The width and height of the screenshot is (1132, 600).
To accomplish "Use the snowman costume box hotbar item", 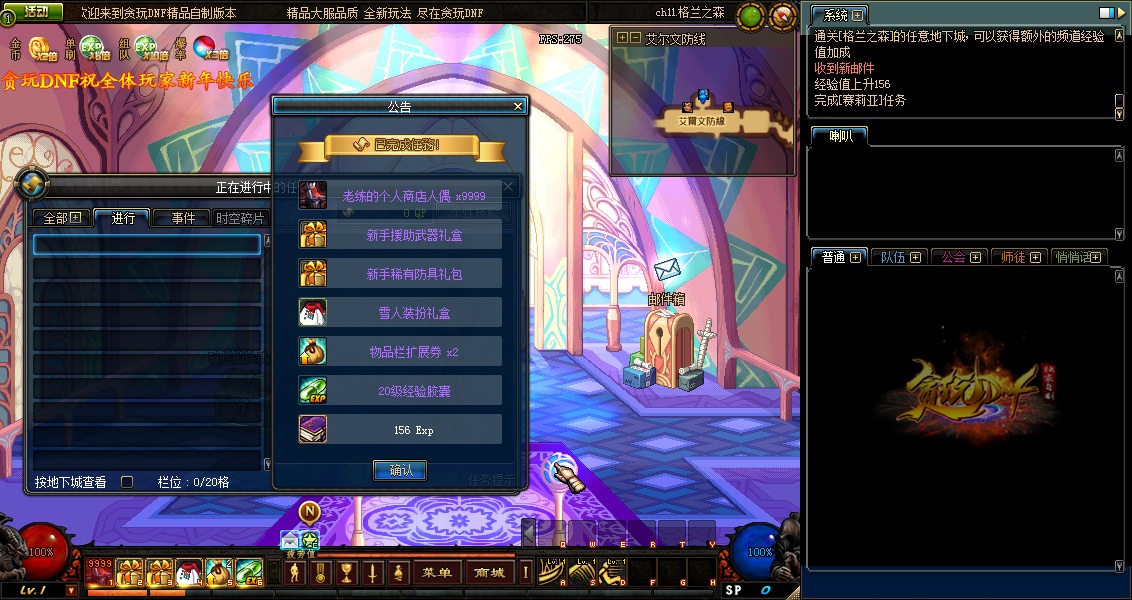I will (x=189, y=573).
